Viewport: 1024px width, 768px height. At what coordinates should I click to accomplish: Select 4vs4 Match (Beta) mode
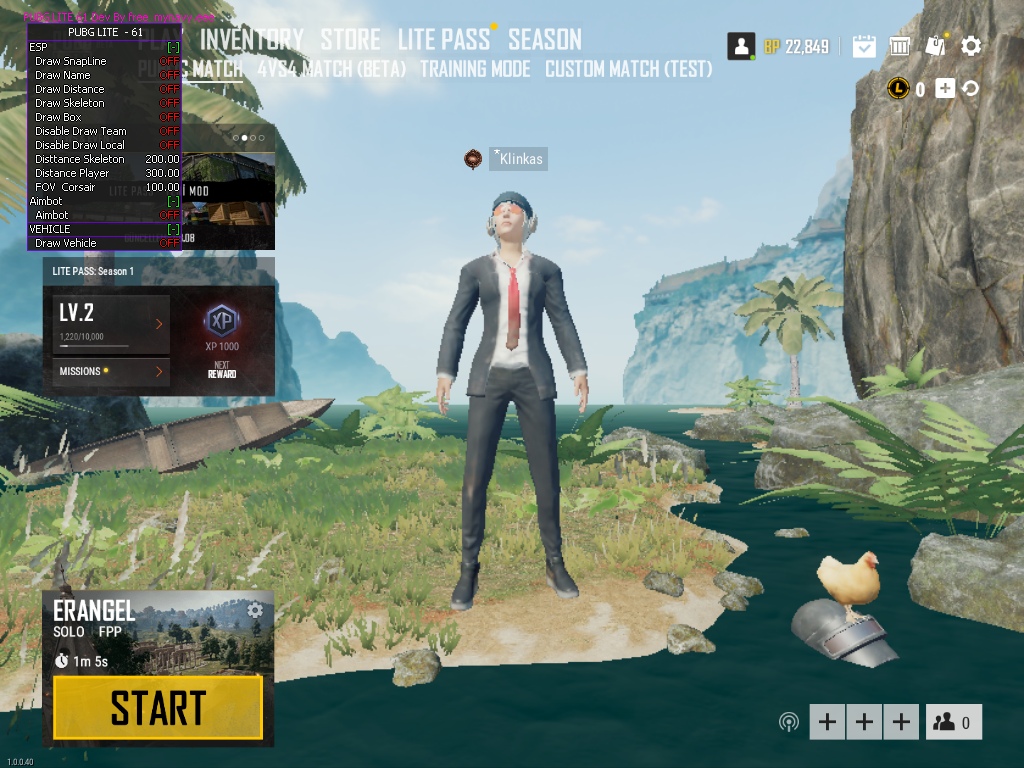coord(331,70)
